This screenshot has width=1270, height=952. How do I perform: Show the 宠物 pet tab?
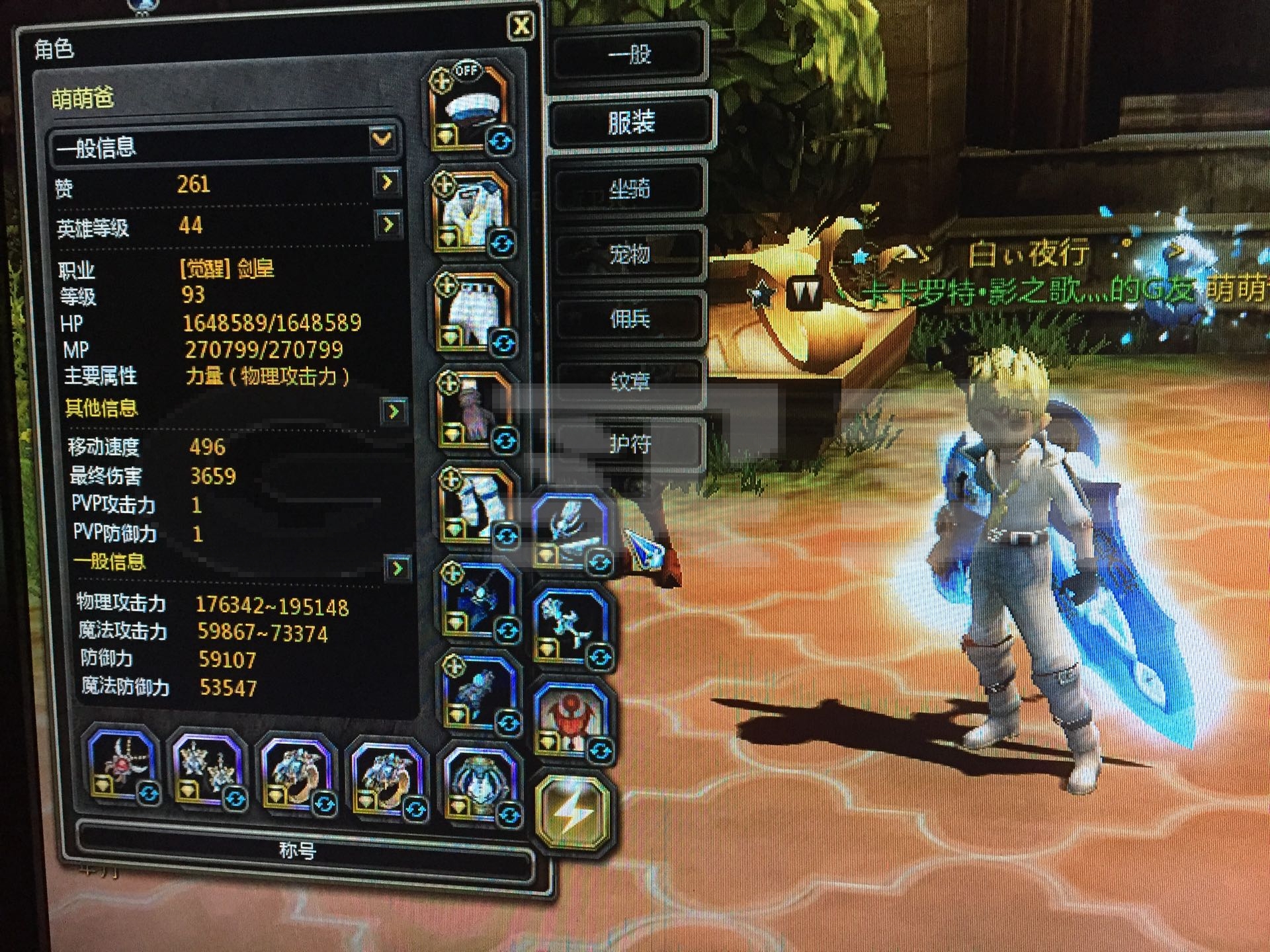(629, 254)
